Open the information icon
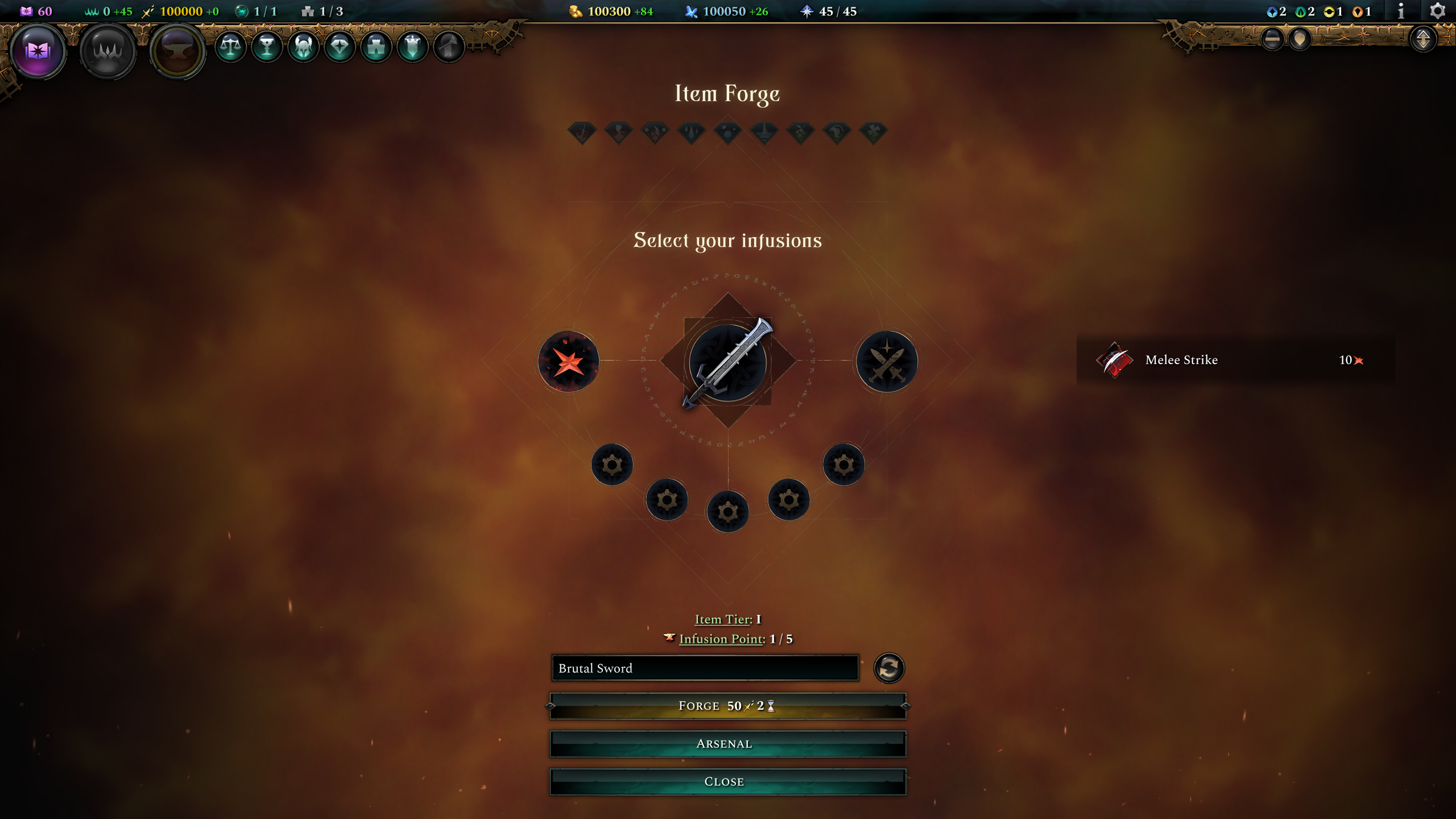This screenshot has width=1456, height=819. coord(1401,11)
